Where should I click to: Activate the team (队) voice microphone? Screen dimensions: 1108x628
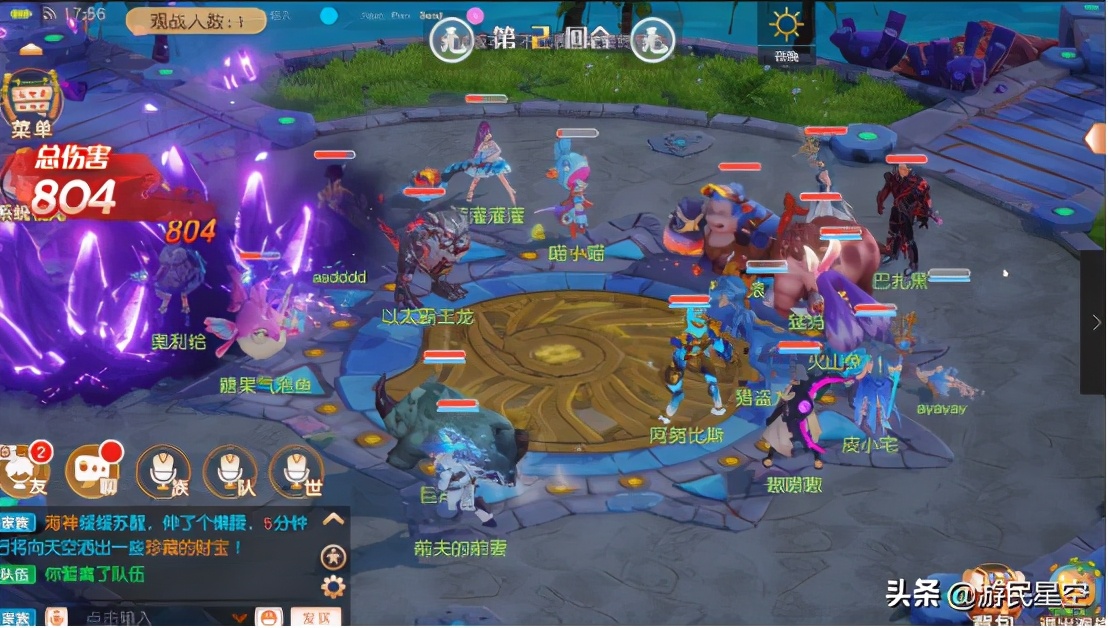tap(229, 470)
